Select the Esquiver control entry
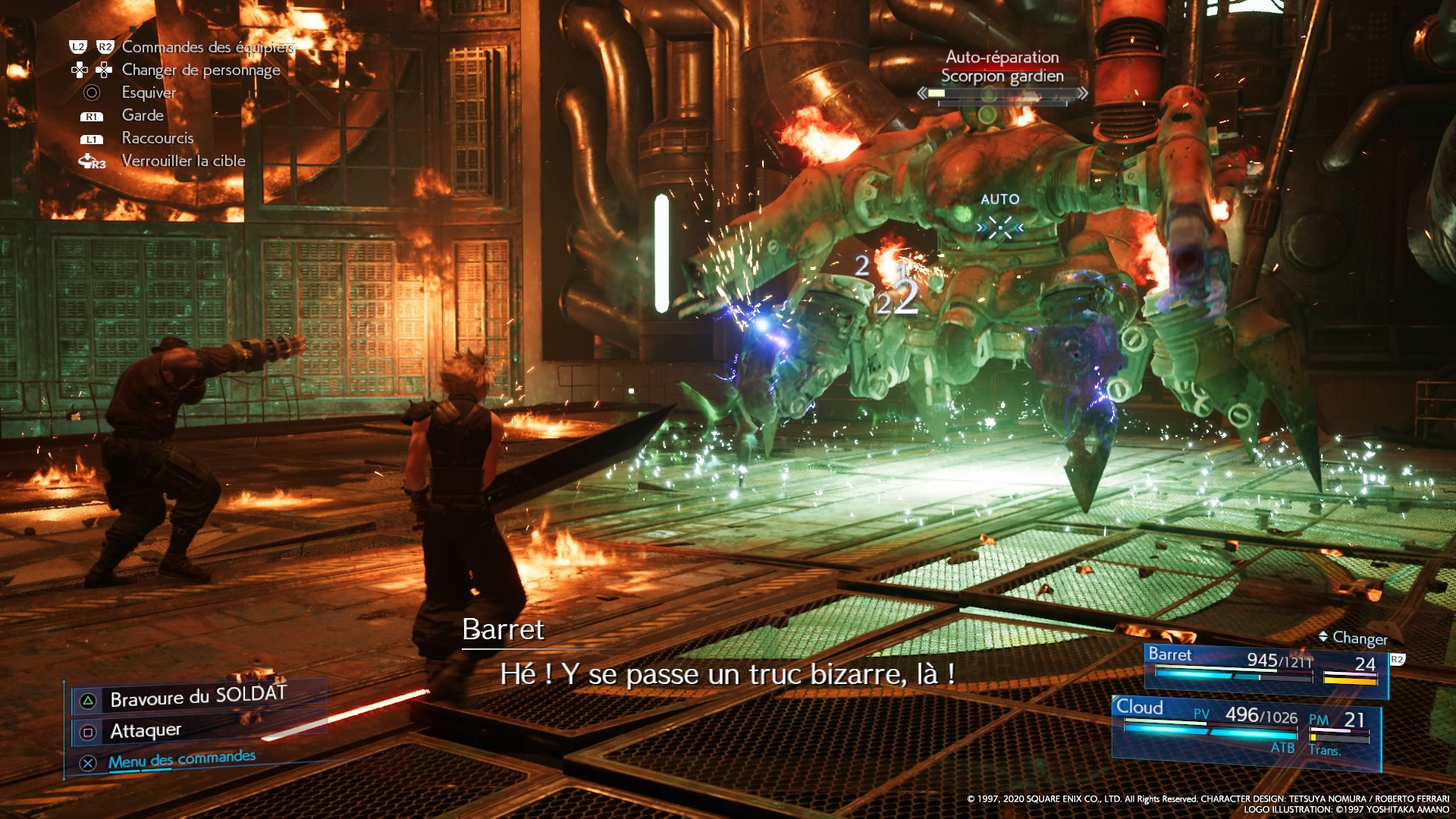This screenshot has height=819, width=1456. pyautogui.click(x=149, y=93)
